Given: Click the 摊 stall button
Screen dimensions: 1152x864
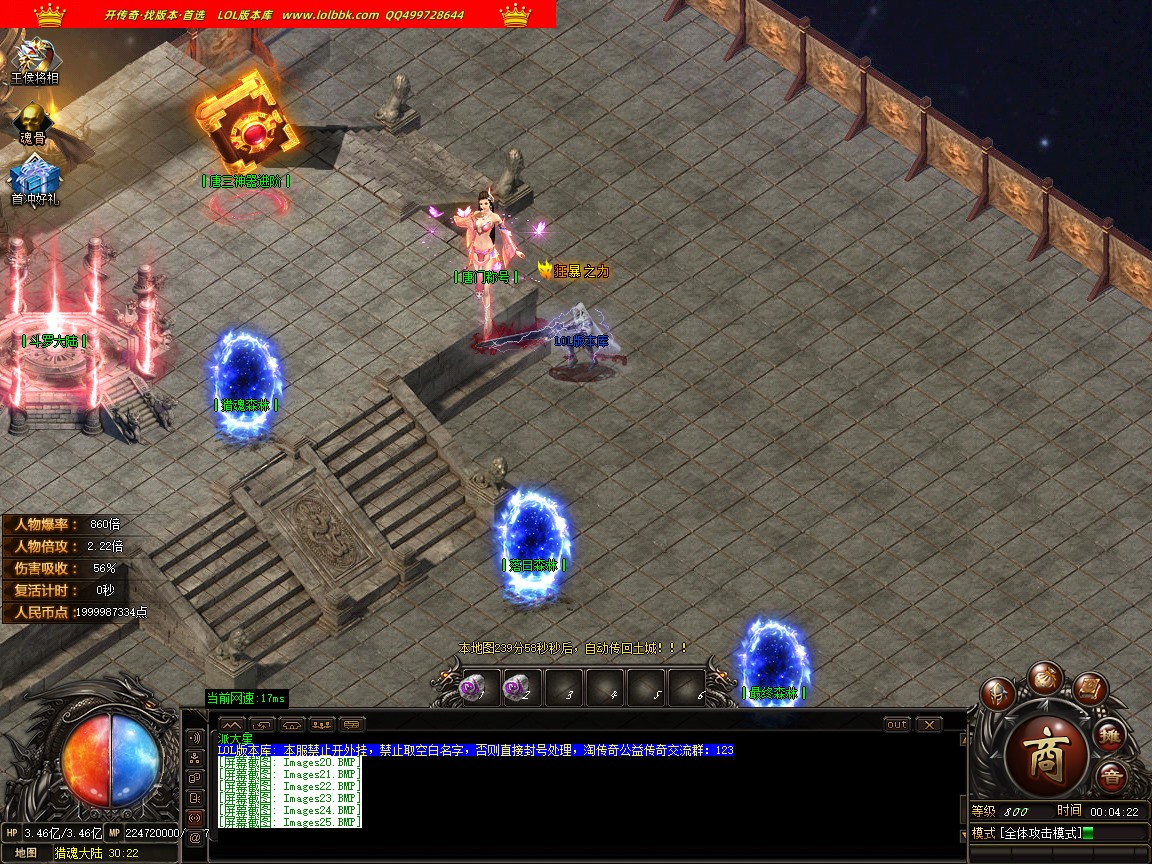Looking at the screenshot, I should (x=1110, y=735).
